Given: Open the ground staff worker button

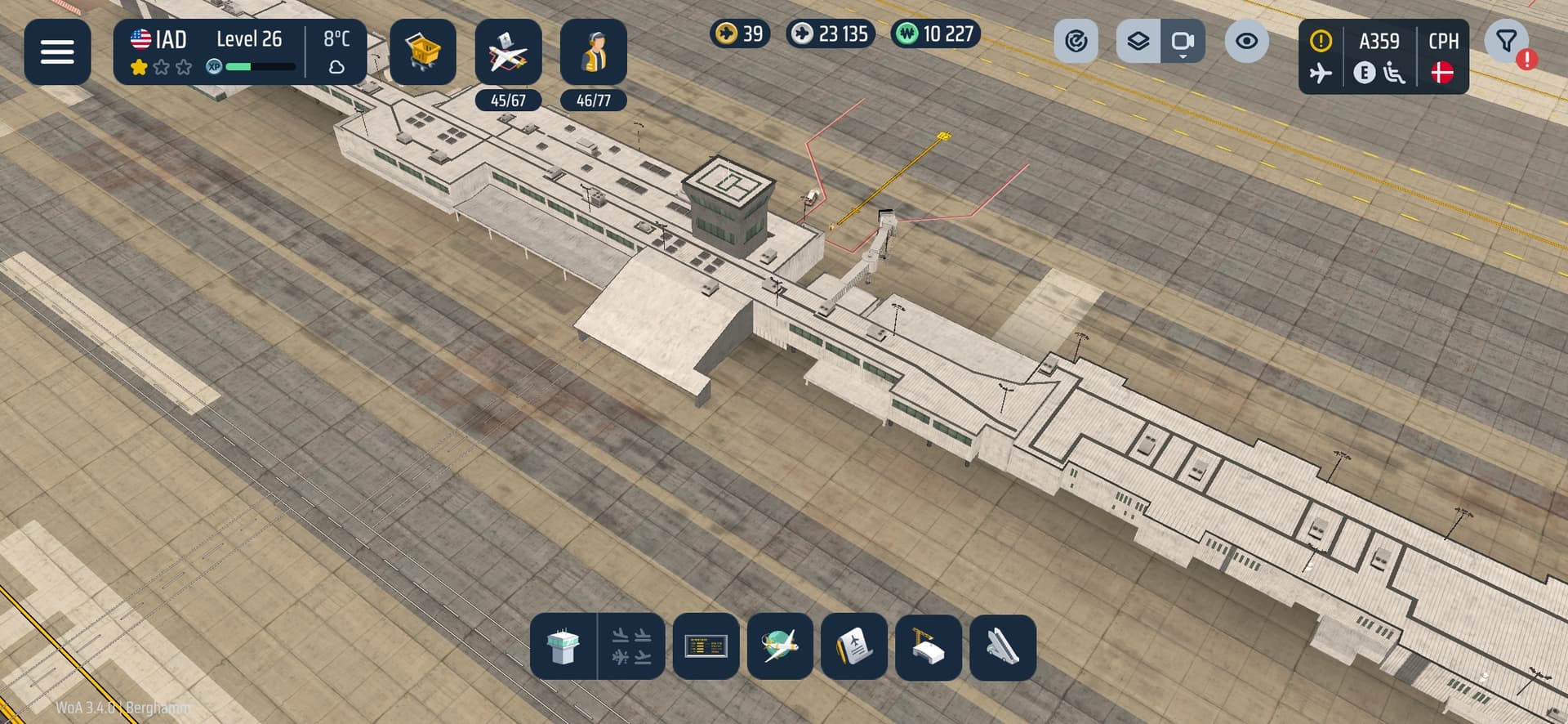Looking at the screenshot, I should 594,52.
